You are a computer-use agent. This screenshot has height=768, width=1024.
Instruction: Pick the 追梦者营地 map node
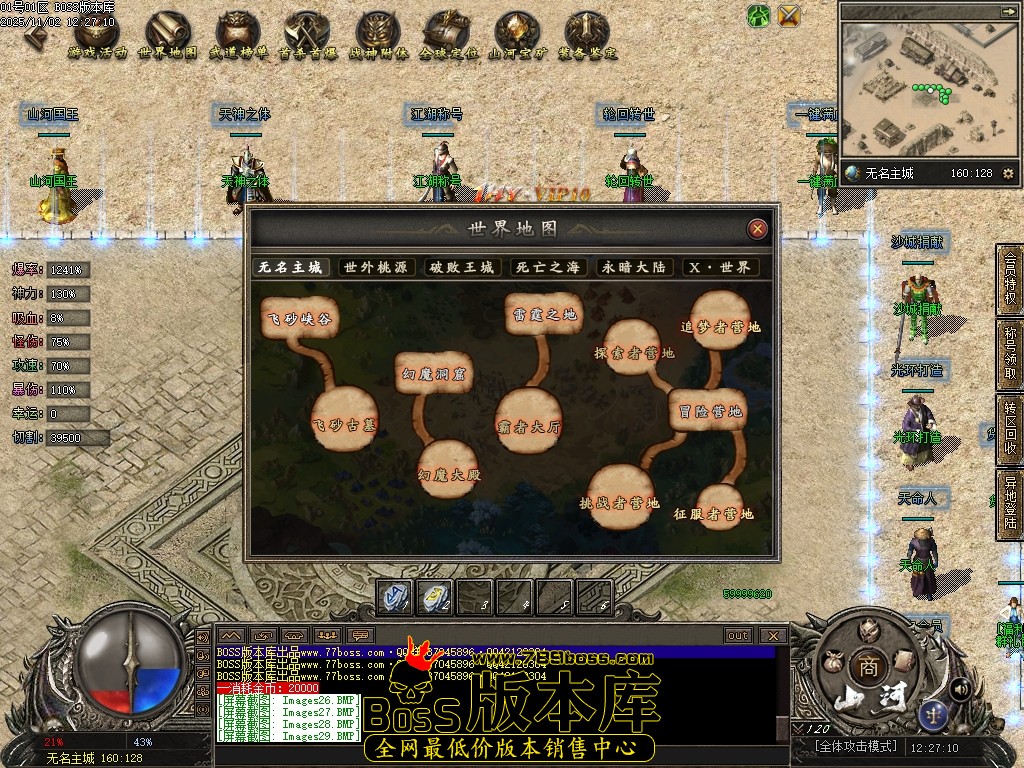(720, 325)
